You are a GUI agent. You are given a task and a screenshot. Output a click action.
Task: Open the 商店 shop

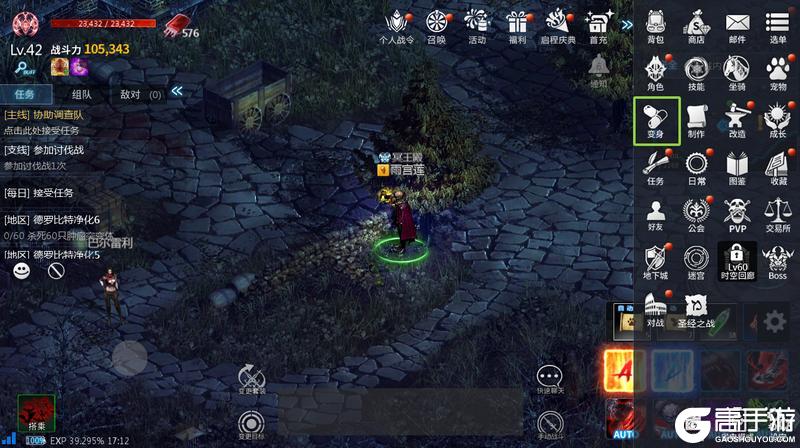coord(696,26)
